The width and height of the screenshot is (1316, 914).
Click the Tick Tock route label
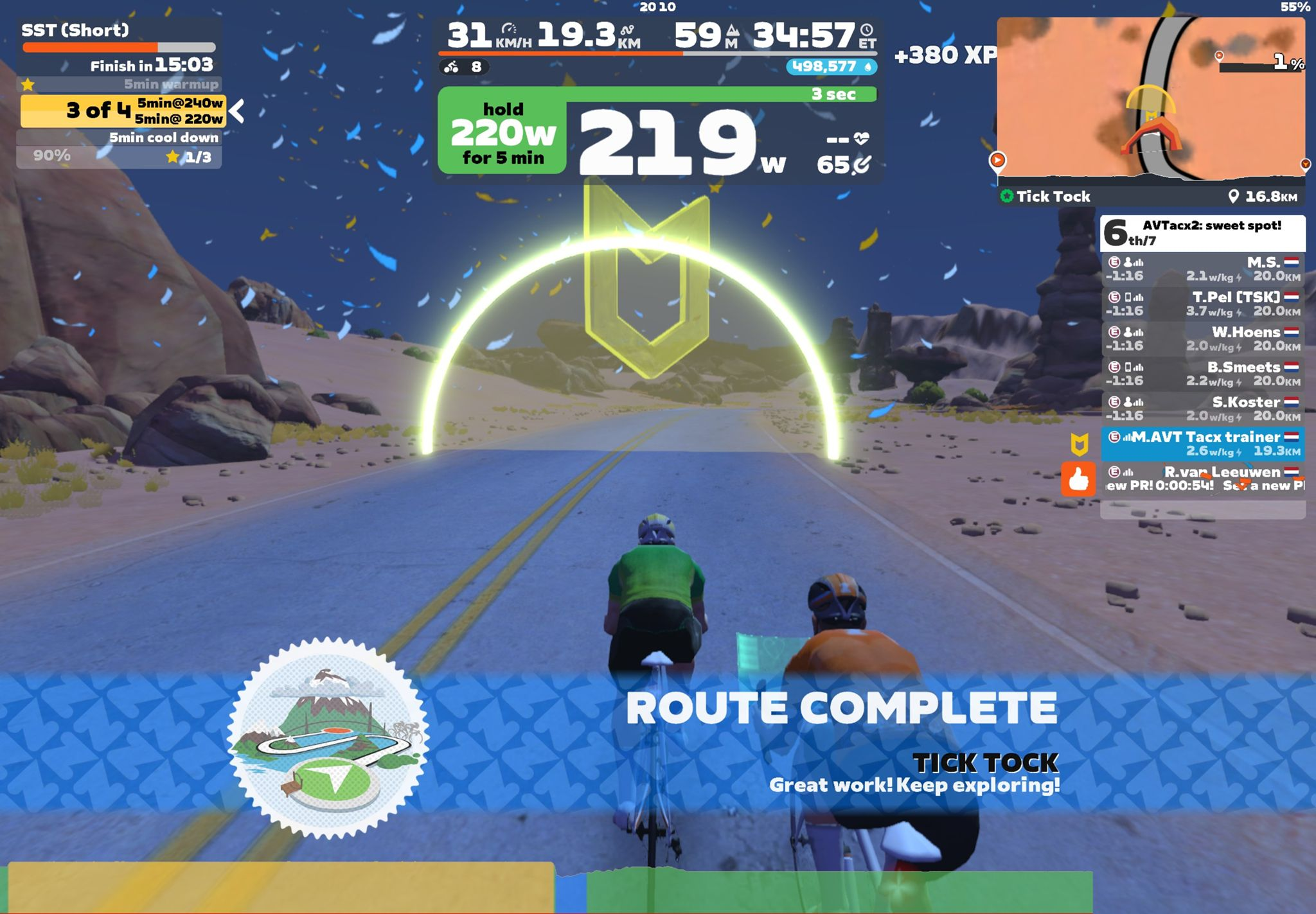pos(1053,197)
